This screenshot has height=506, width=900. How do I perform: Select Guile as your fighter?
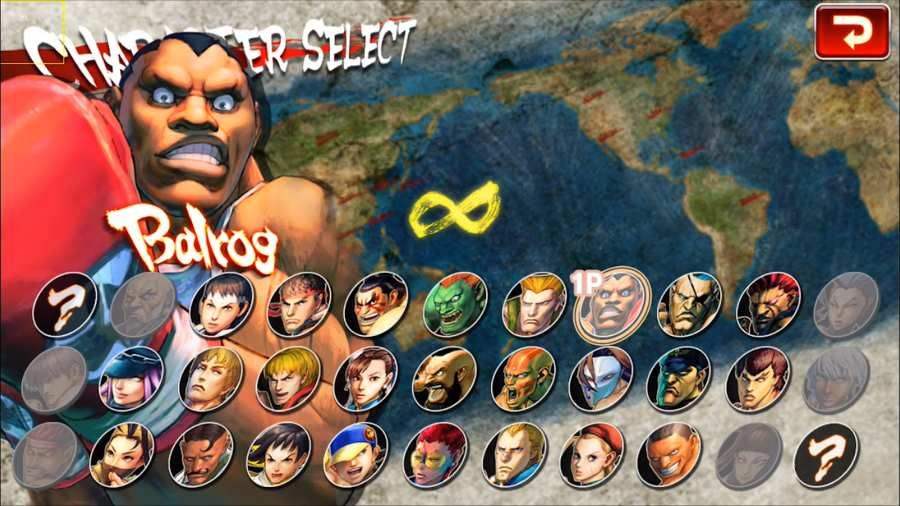tap(534, 303)
